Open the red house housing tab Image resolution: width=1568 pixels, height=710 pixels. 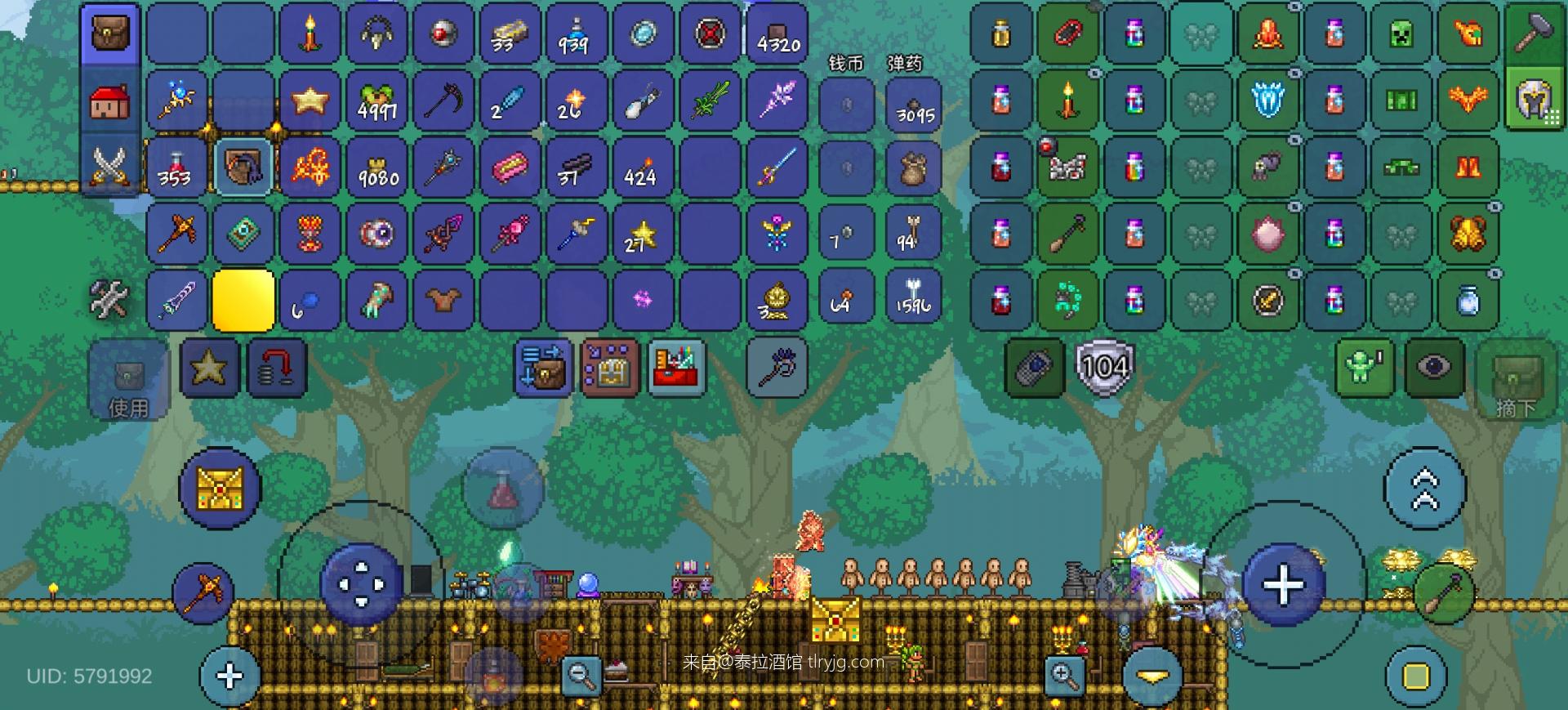coord(110,101)
